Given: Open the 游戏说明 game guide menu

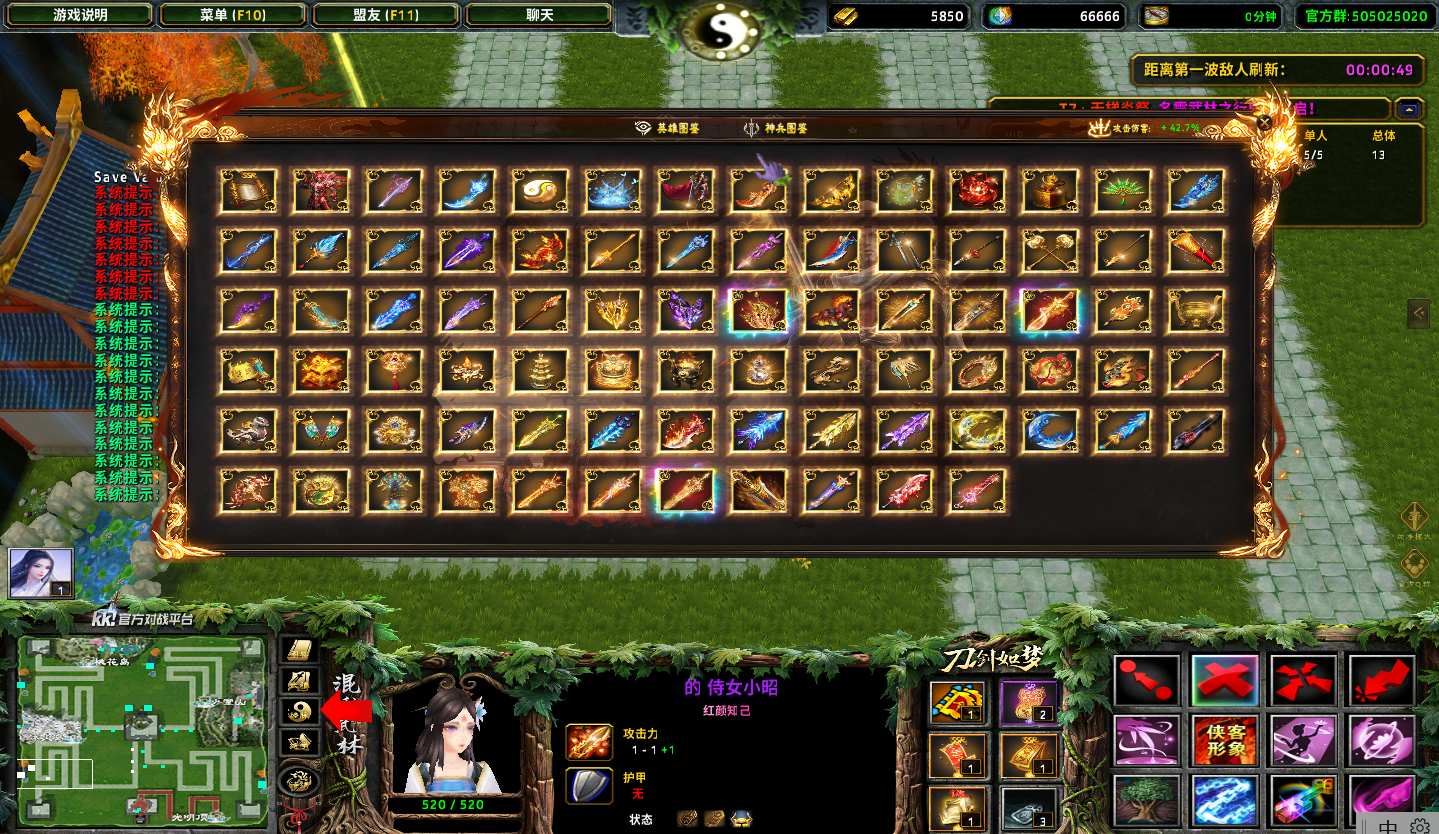Looking at the screenshot, I should tap(80, 15).
